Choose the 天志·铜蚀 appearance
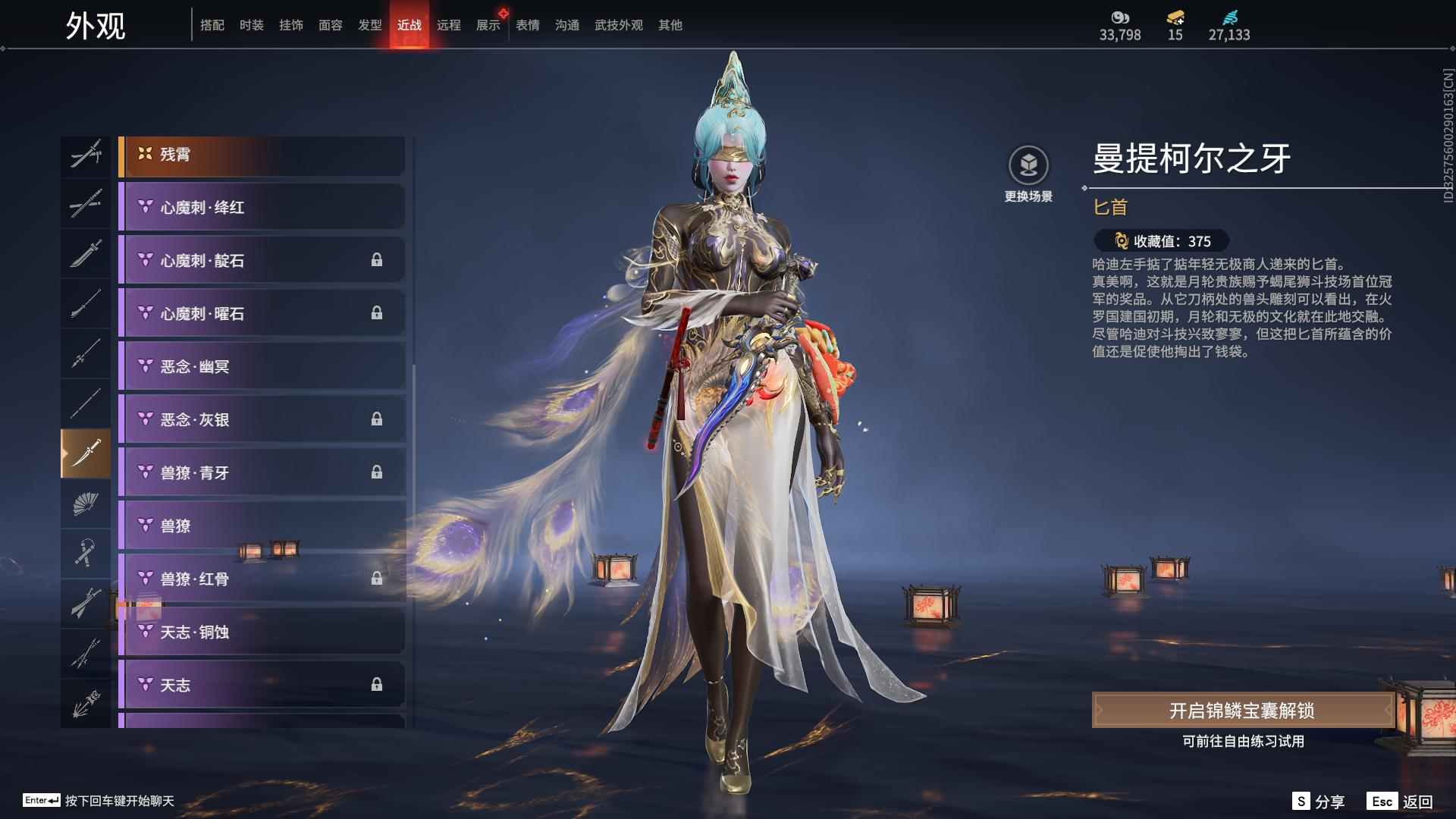 pyautogui.click(x=262, y=632)
